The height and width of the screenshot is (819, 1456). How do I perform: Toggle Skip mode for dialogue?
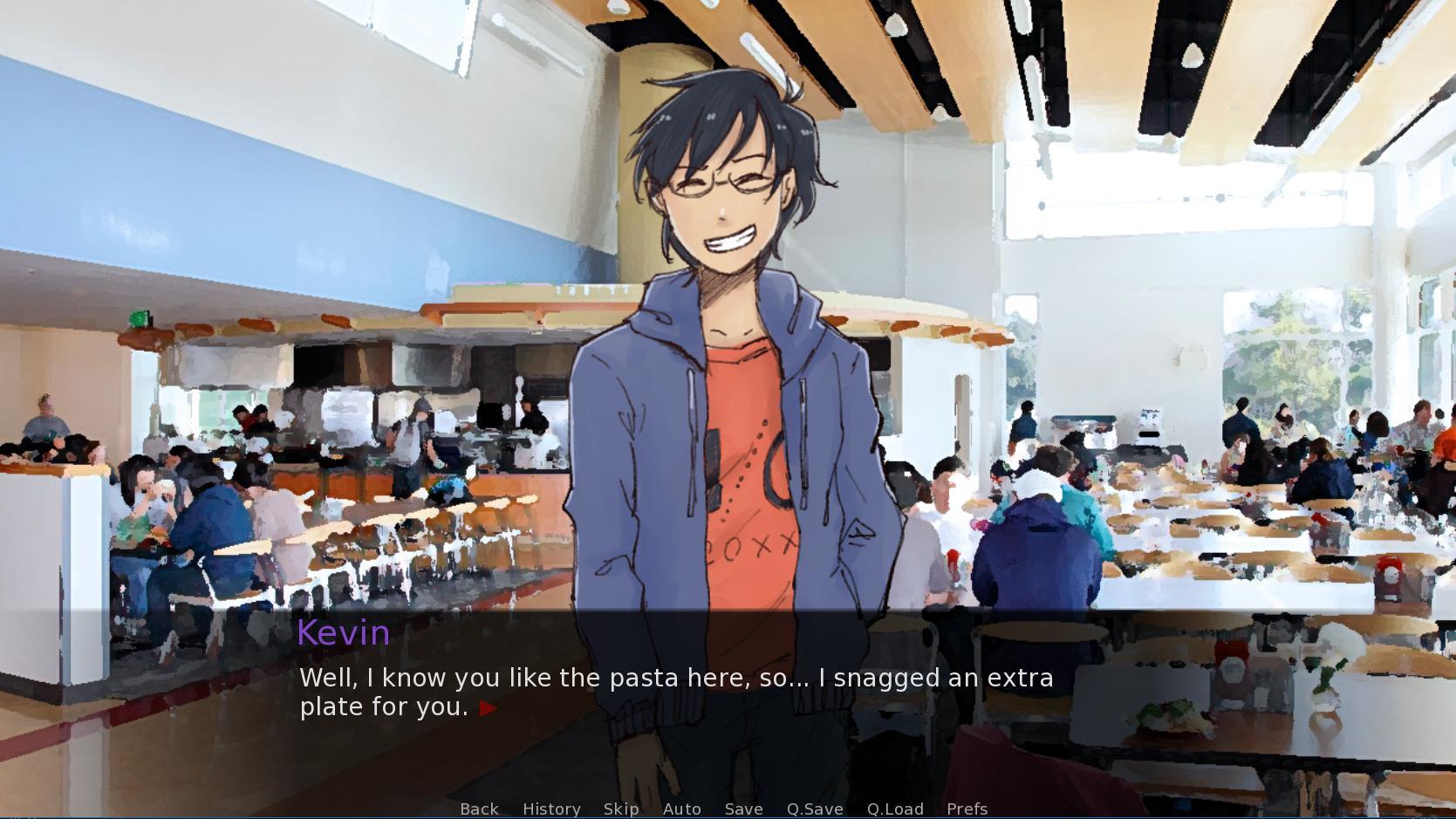pos(621,809)
